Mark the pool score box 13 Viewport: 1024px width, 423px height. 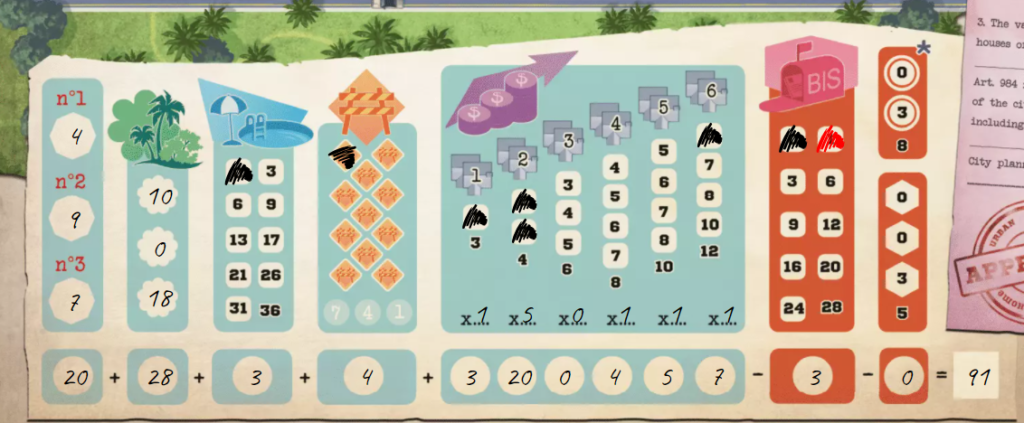(238, 240)
